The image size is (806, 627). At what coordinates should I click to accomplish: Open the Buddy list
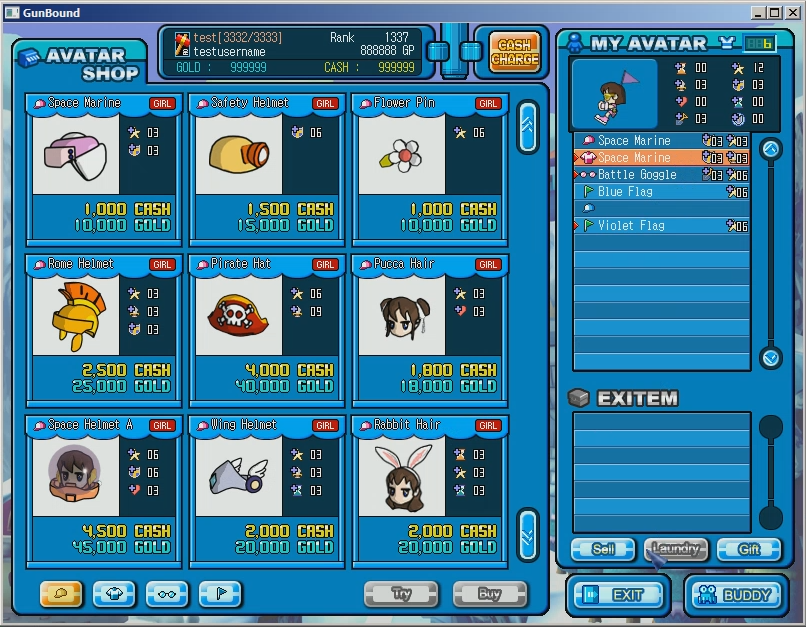pyautogui.click(x=735, y=595)
